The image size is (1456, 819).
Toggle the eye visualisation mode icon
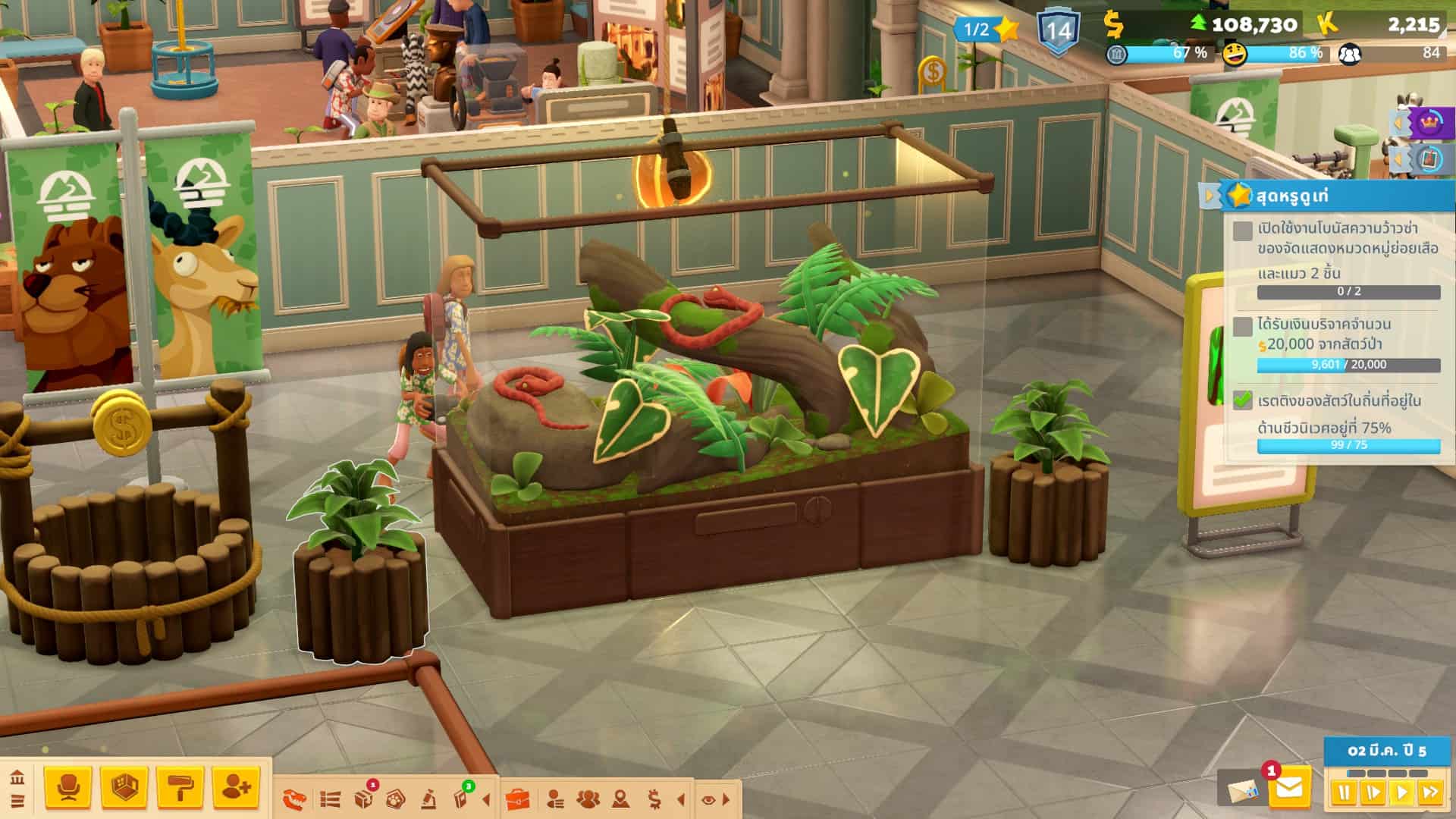pyautogui.click(x=708, y=799)
